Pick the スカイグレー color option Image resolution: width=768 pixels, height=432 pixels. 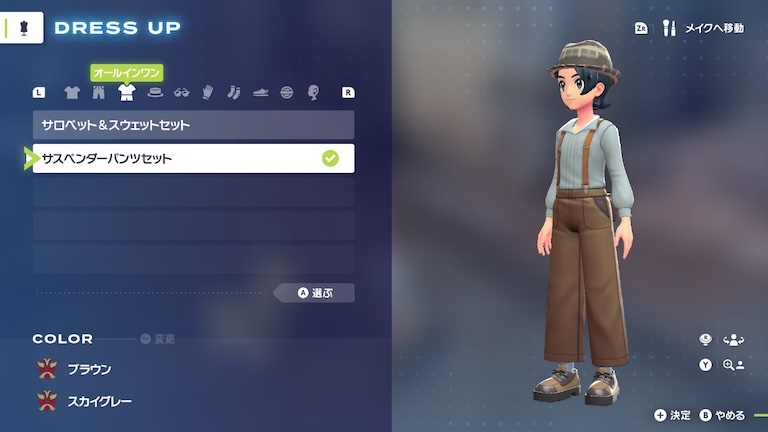coord(98,401)
